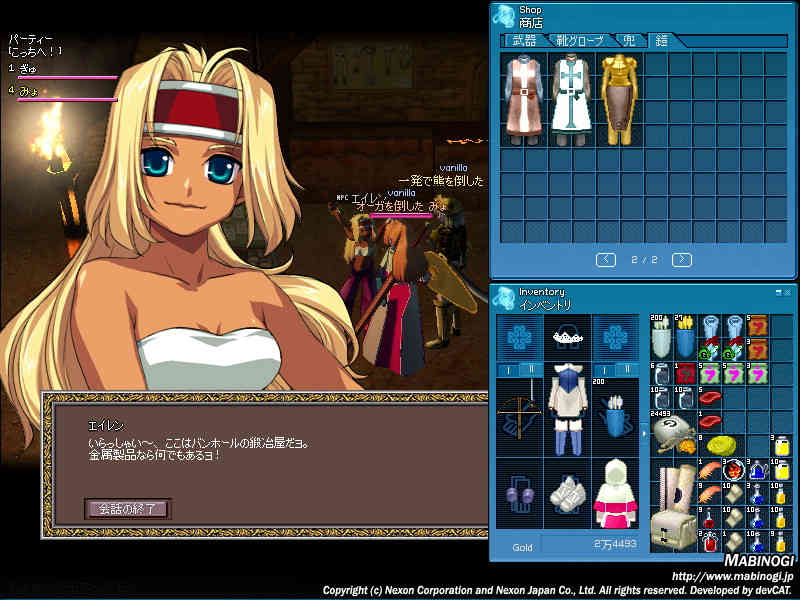Image resolution: width=800 pixels, height=600 pixels.
Task: End conversation with the 会話の終了 button
Action: (127, 509)
